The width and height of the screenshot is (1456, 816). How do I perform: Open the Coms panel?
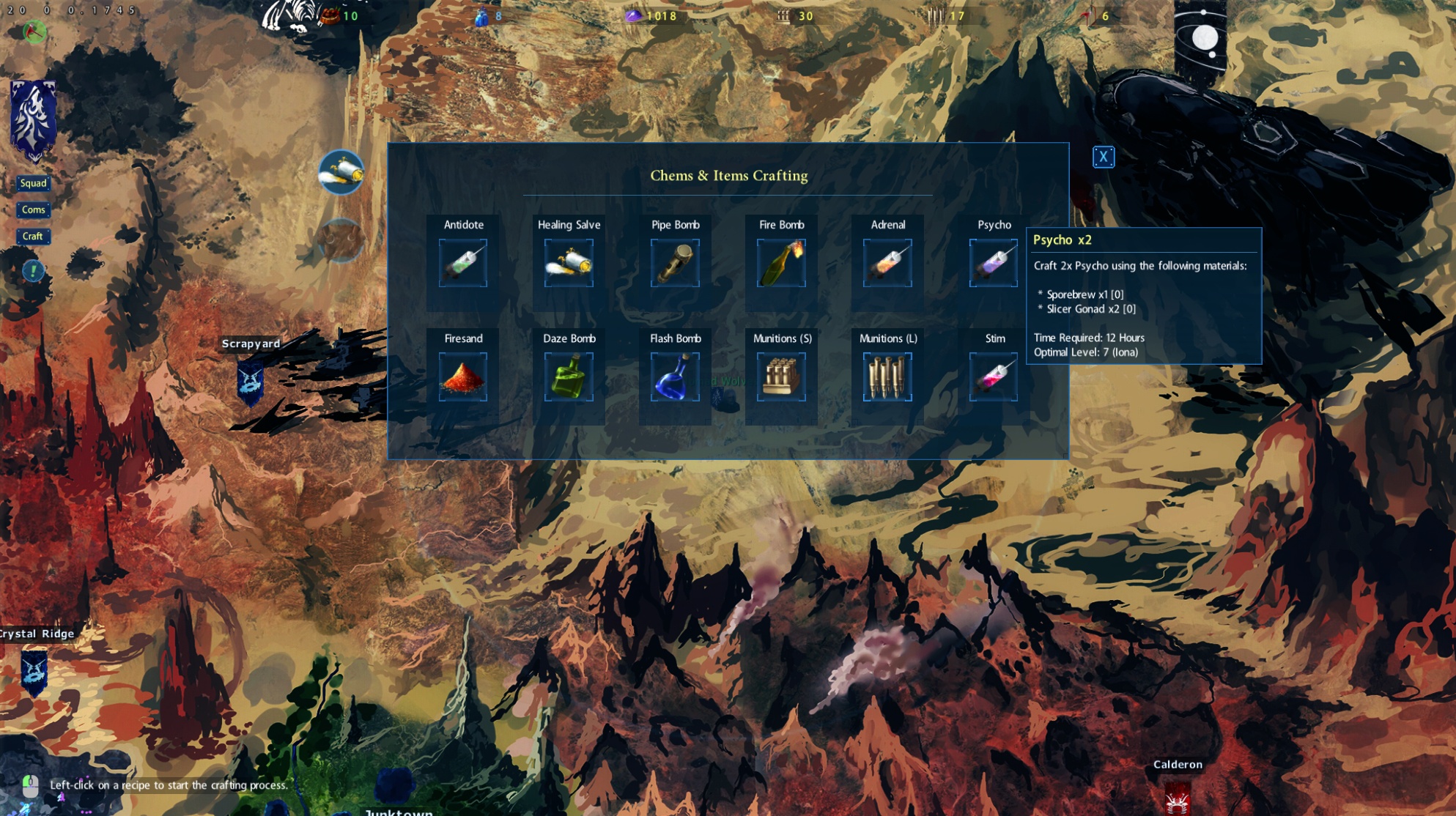[33, 209]
